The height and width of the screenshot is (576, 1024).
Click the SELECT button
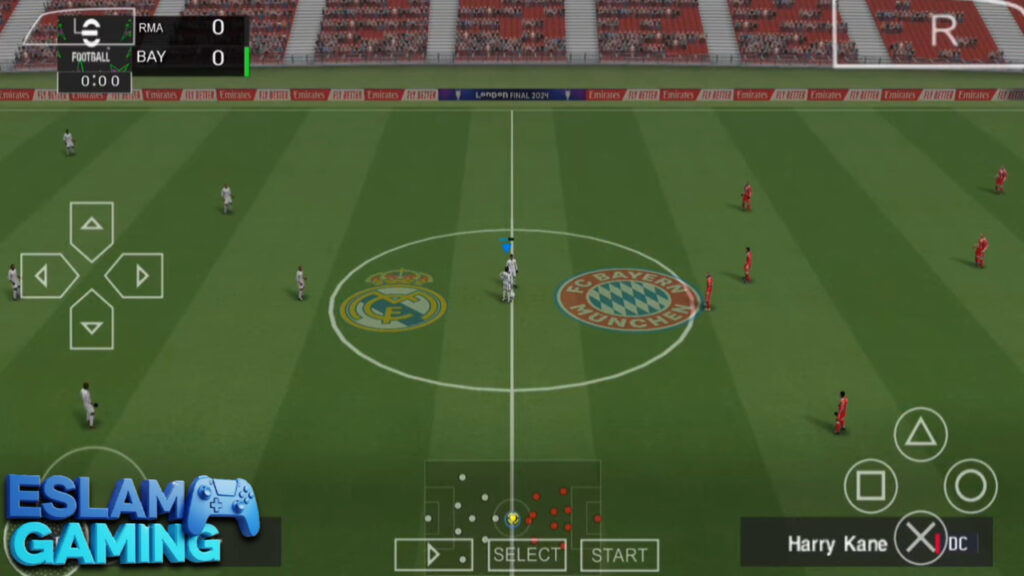527,555
